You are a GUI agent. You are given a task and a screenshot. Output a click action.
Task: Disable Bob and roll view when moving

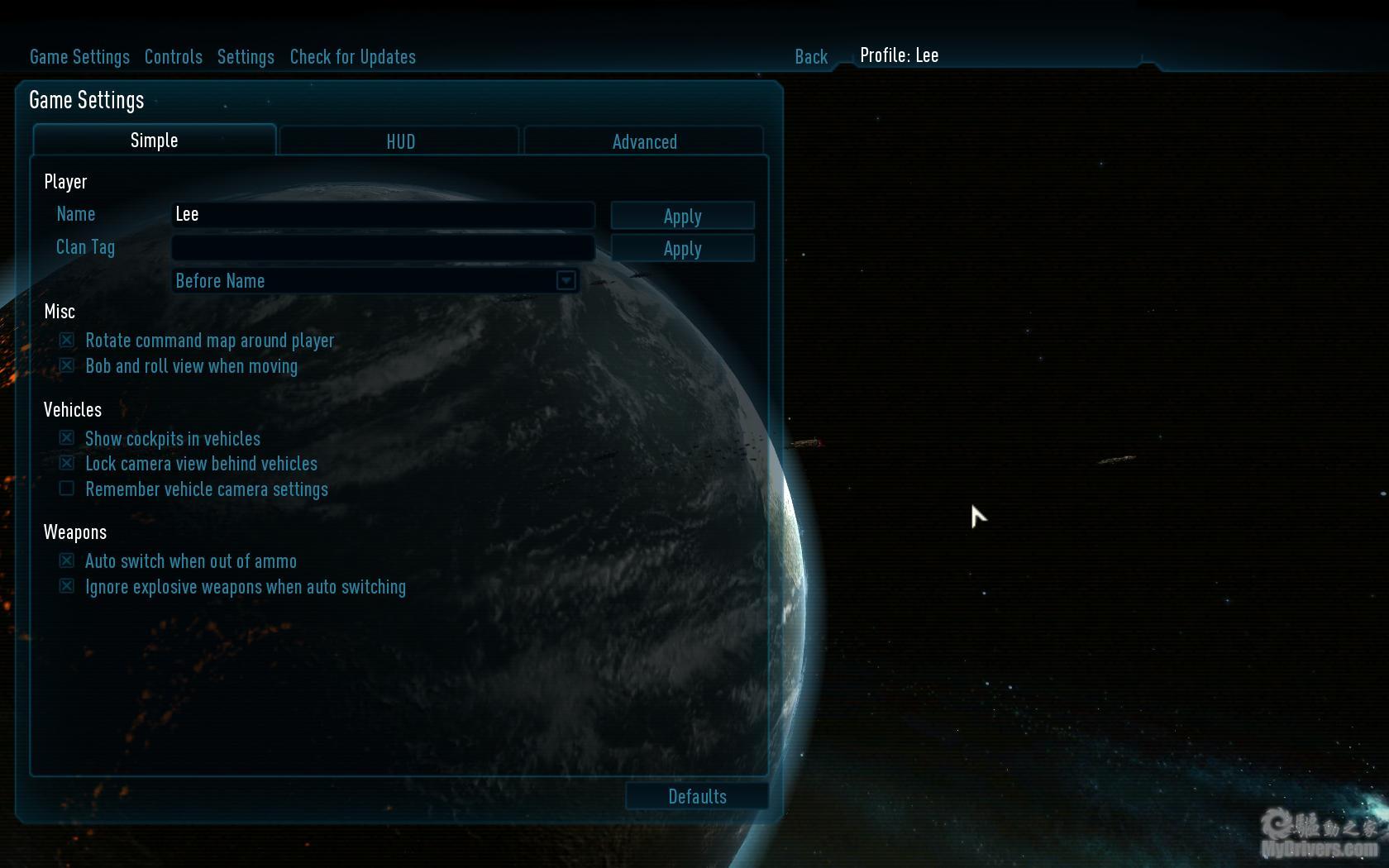[67, 365]
